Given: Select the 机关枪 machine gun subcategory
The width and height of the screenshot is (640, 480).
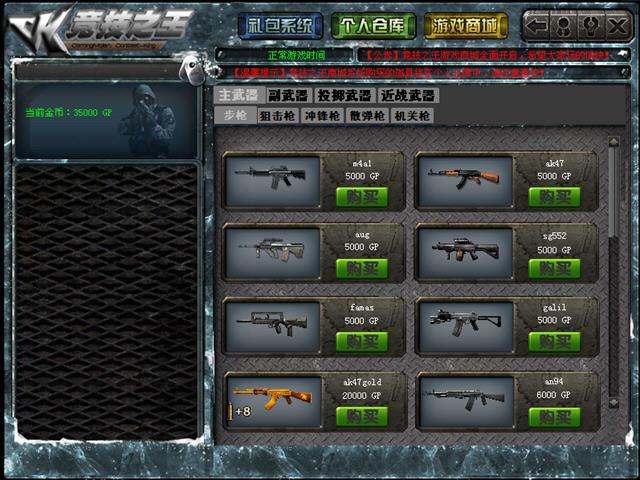Looking at the screenshot, I should click(x=411, y=116).
